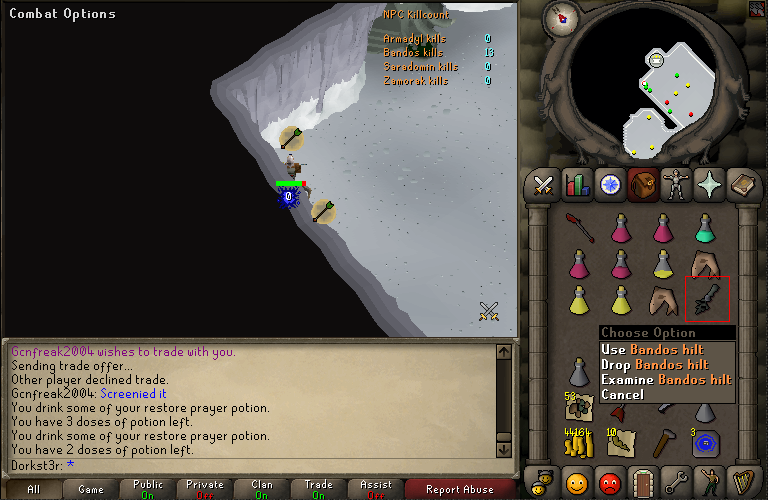This screenshot has height=500, width=768.
Task: Toggle the Private chat filter
Action: [x=205, y=490]
